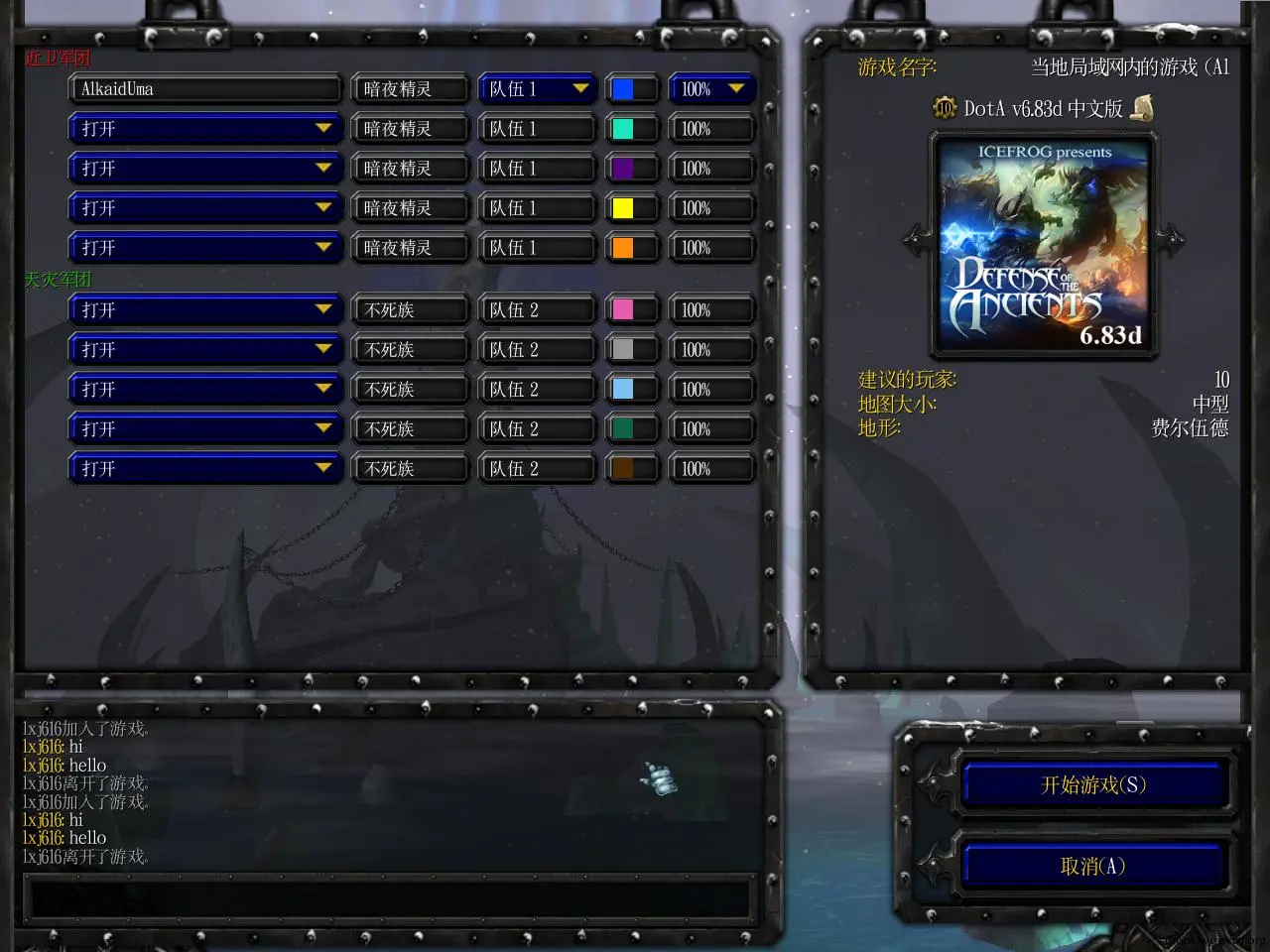The width and height of the screenshot is (1270, 952).
Task: Click the chat message input box
Action: coord(387,896)
